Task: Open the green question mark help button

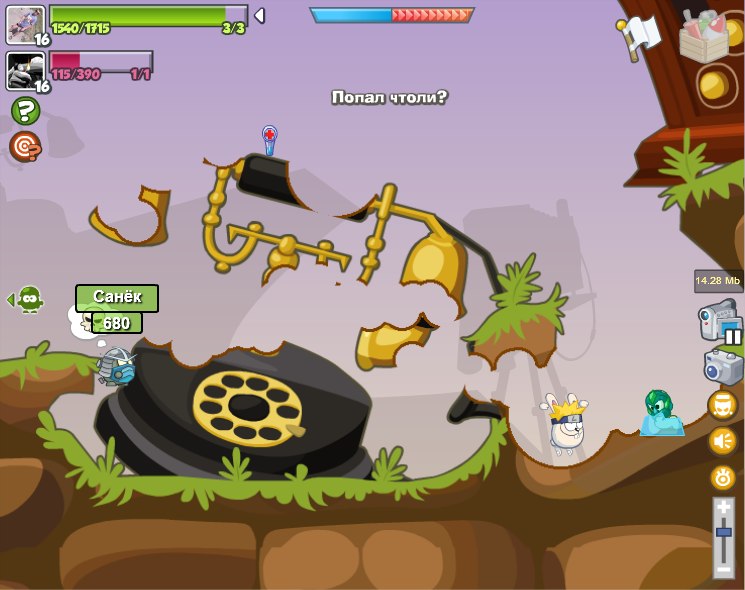Action: pos(25,111)
